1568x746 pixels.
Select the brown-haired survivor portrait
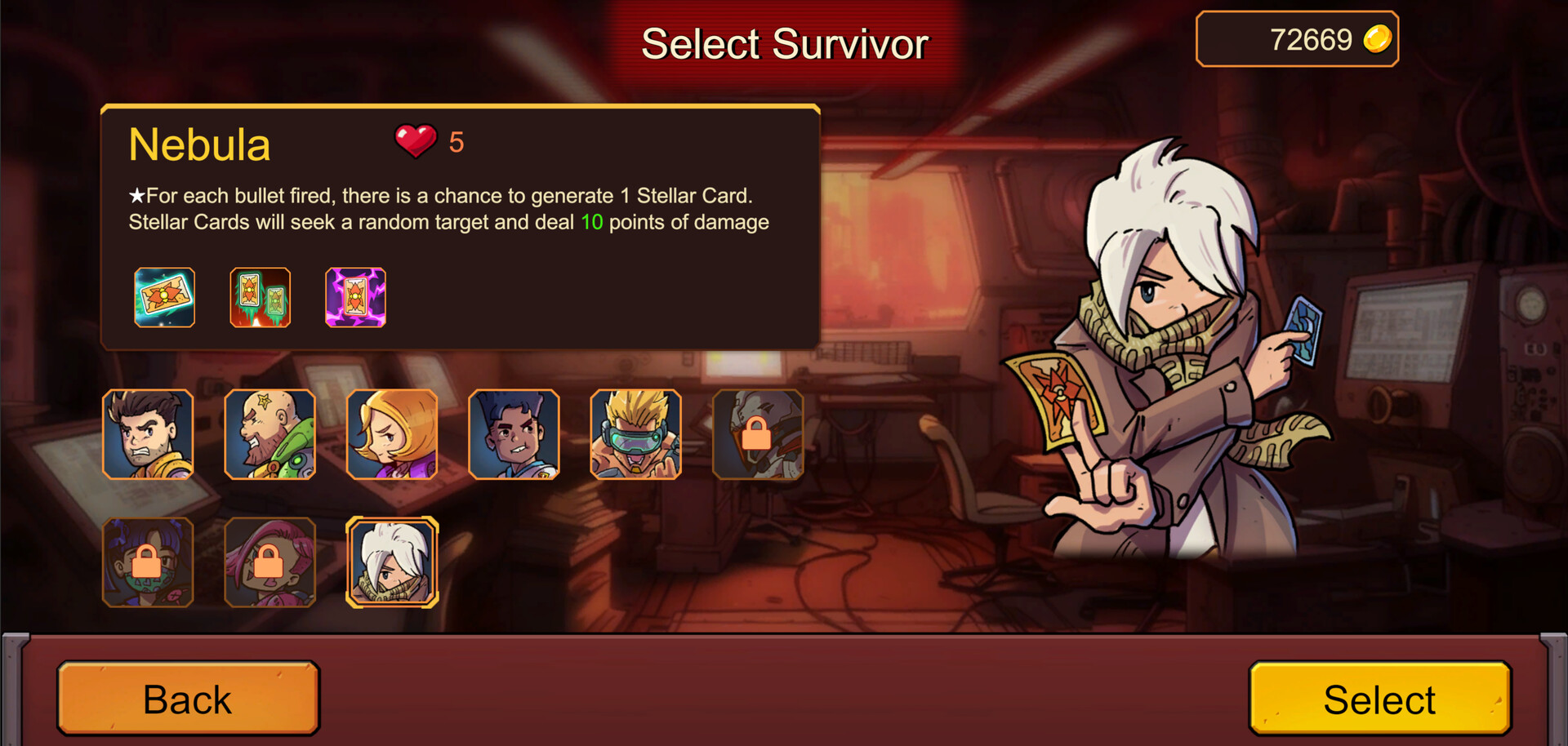(147, 436)
